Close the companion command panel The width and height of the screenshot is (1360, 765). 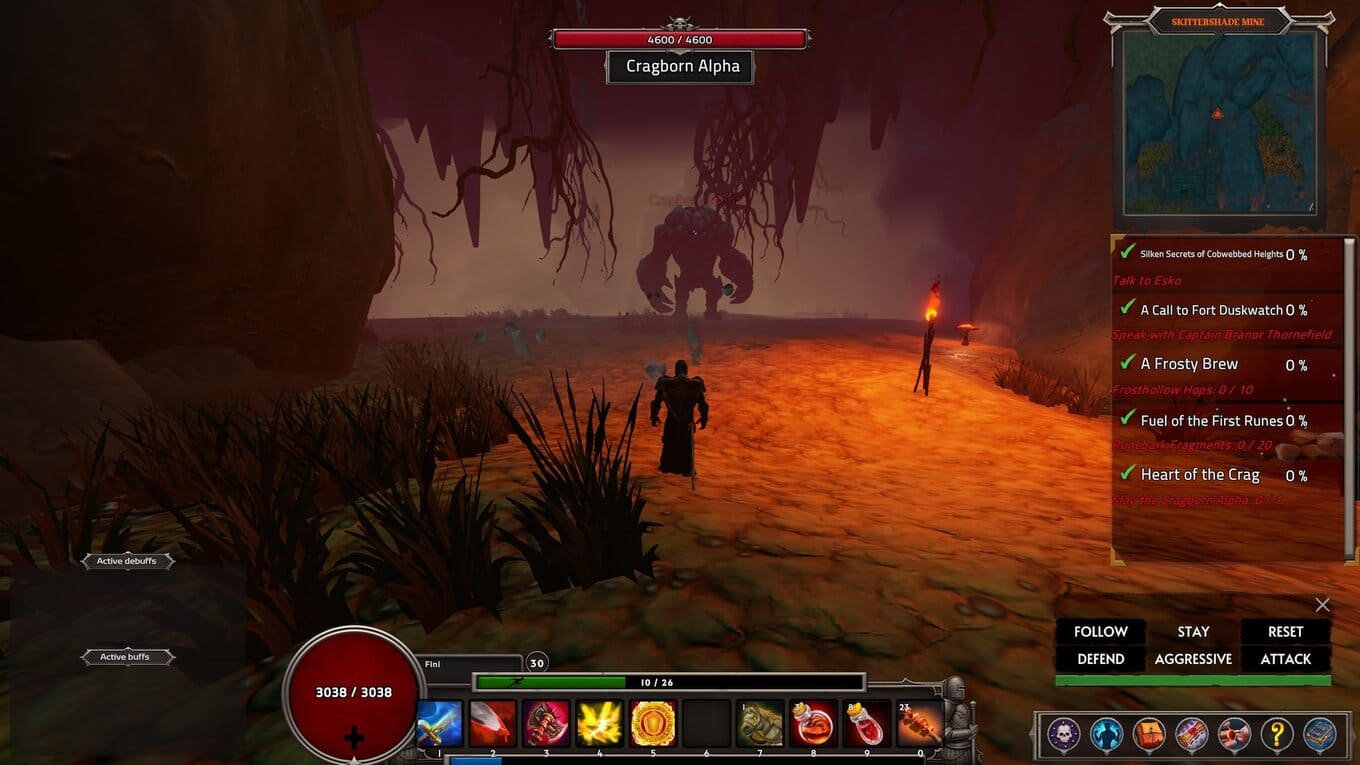point(1323,605)
